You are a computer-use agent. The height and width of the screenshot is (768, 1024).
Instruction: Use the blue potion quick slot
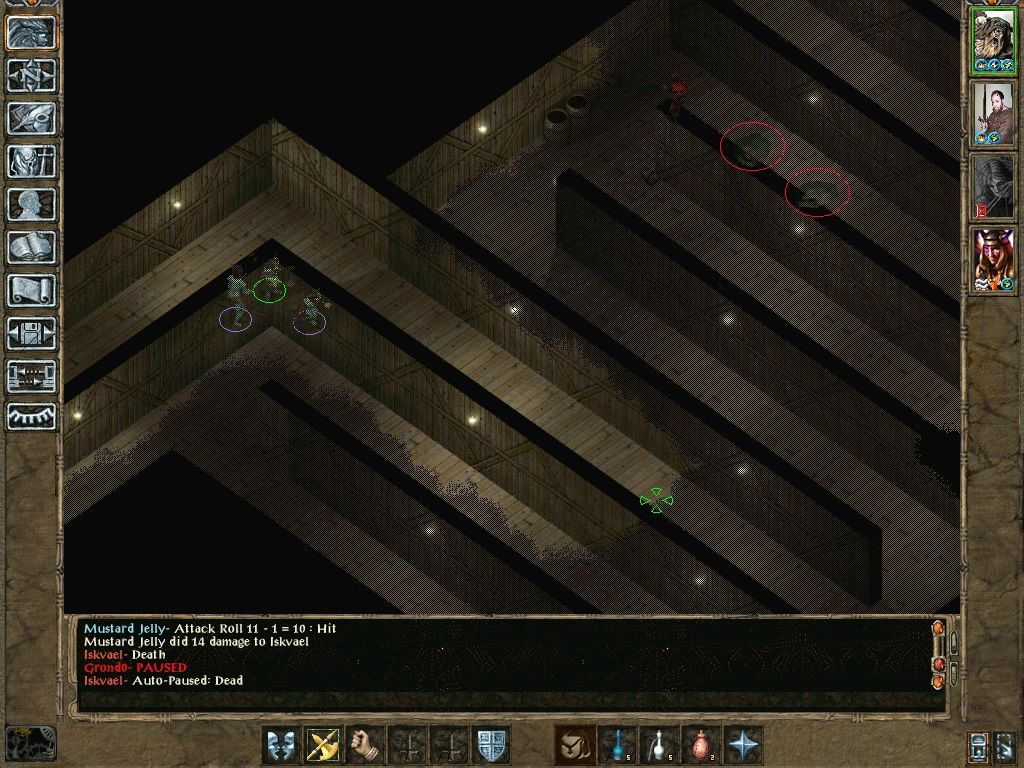coord(617,745)
